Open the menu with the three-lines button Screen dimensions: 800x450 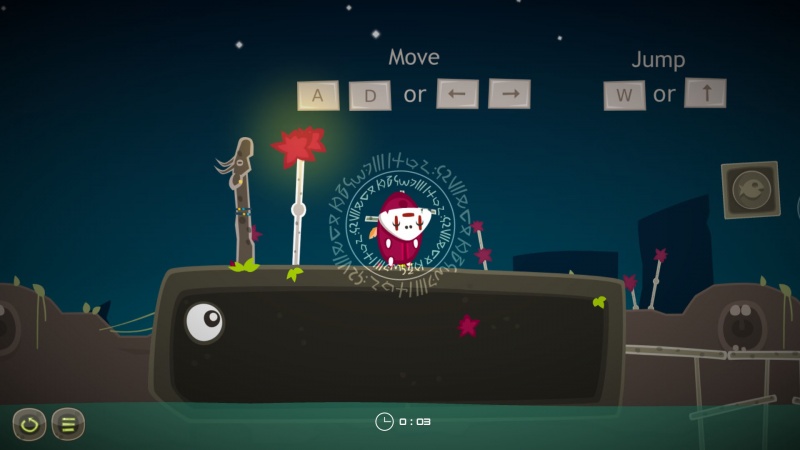(x=68, y=424)
